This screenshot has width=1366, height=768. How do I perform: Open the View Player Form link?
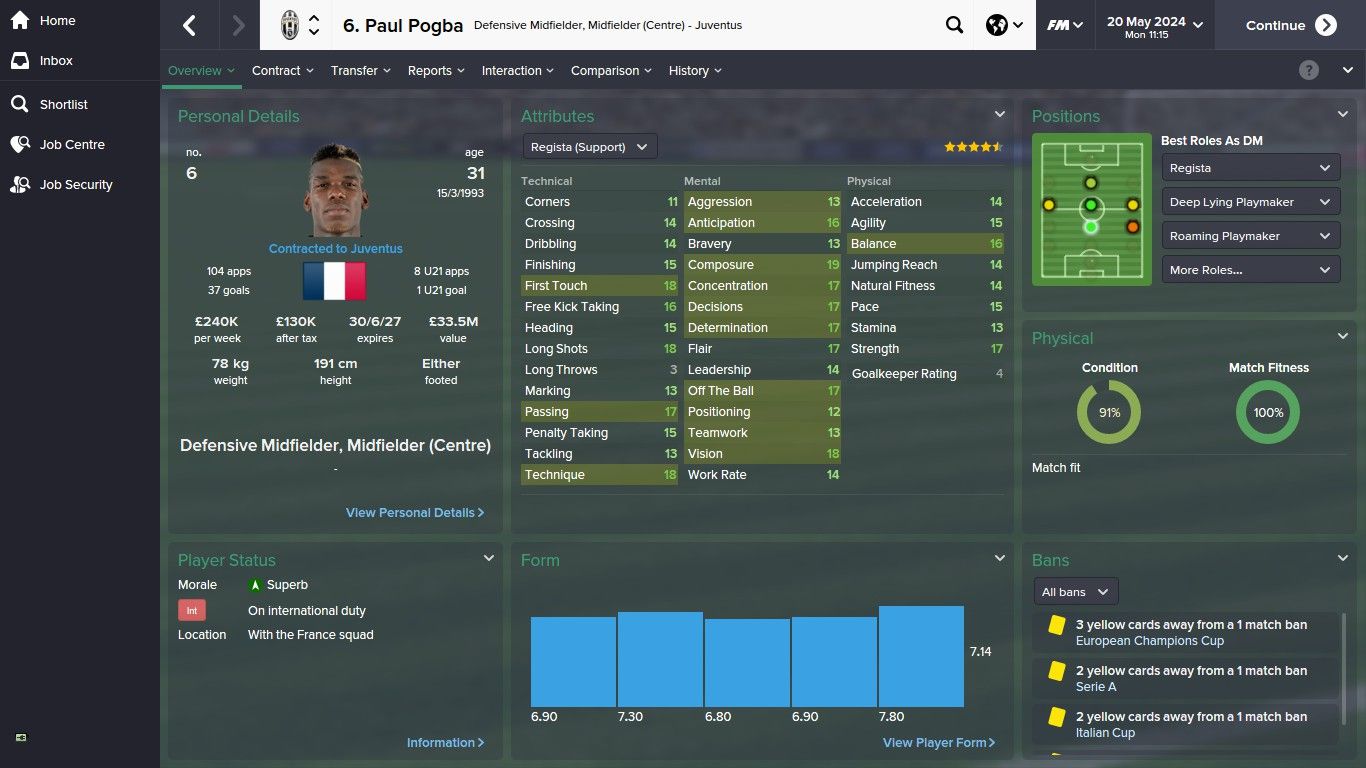point(938,743)
